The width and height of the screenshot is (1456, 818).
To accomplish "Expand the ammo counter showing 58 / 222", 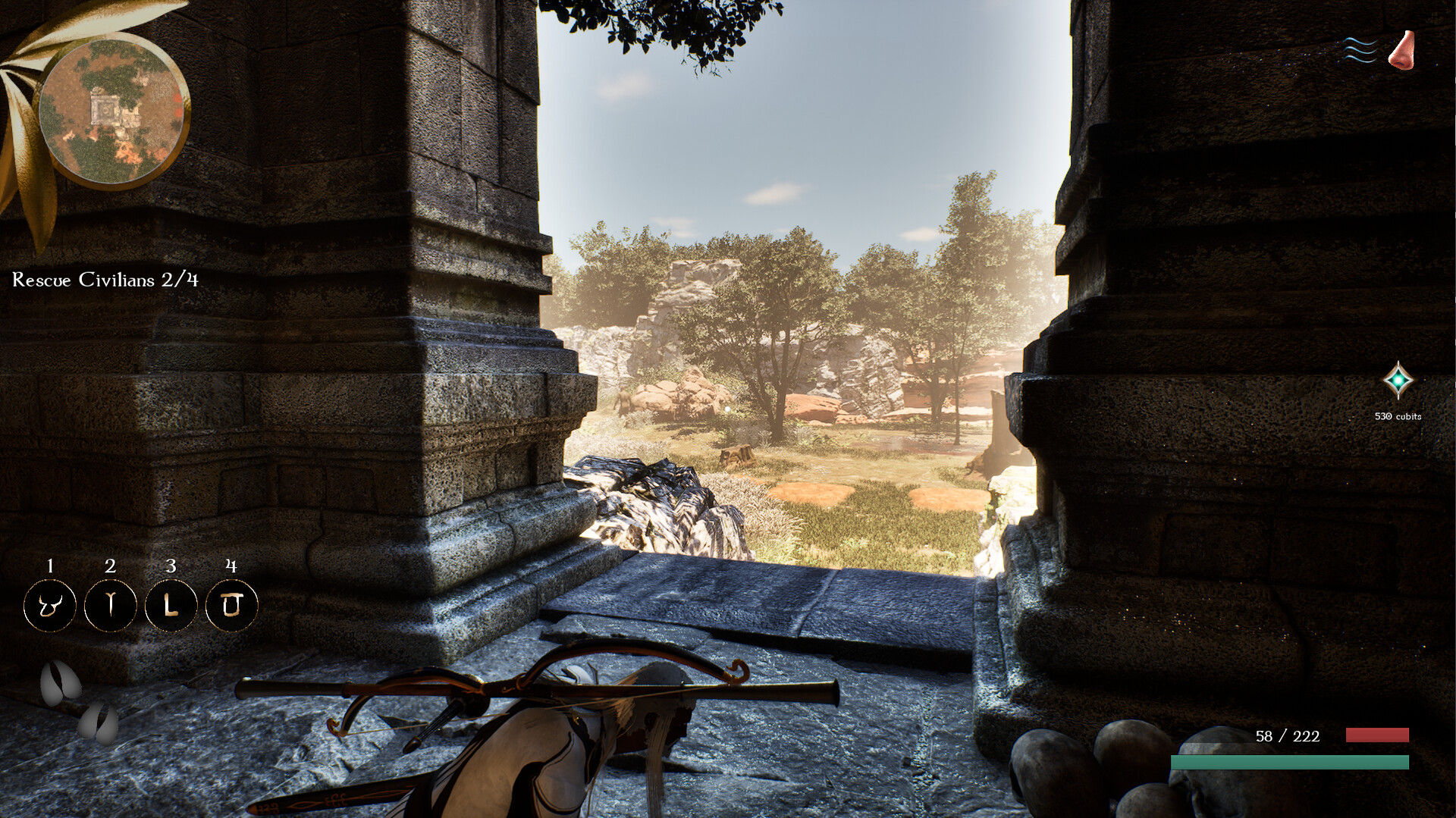I will pyautogui.click(x=1286, y=736).
